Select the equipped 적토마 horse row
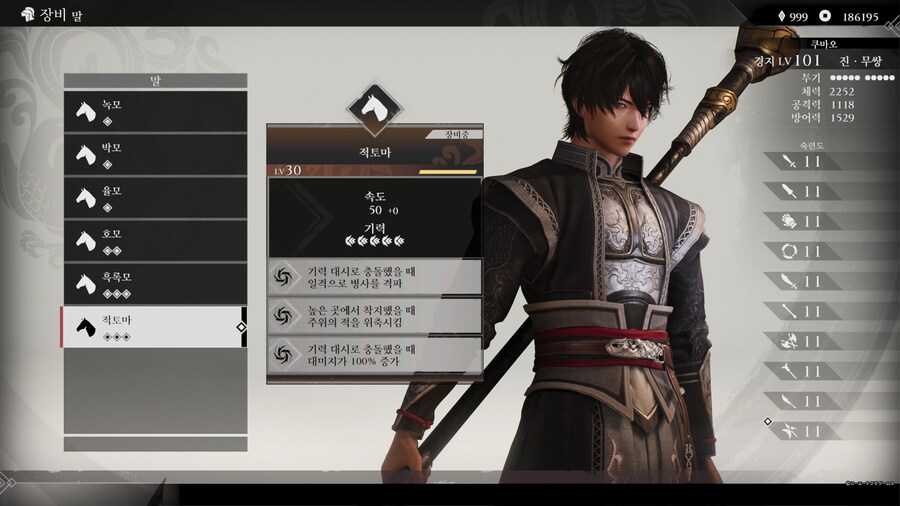This screenshot has width=900, height=506. 155,327
